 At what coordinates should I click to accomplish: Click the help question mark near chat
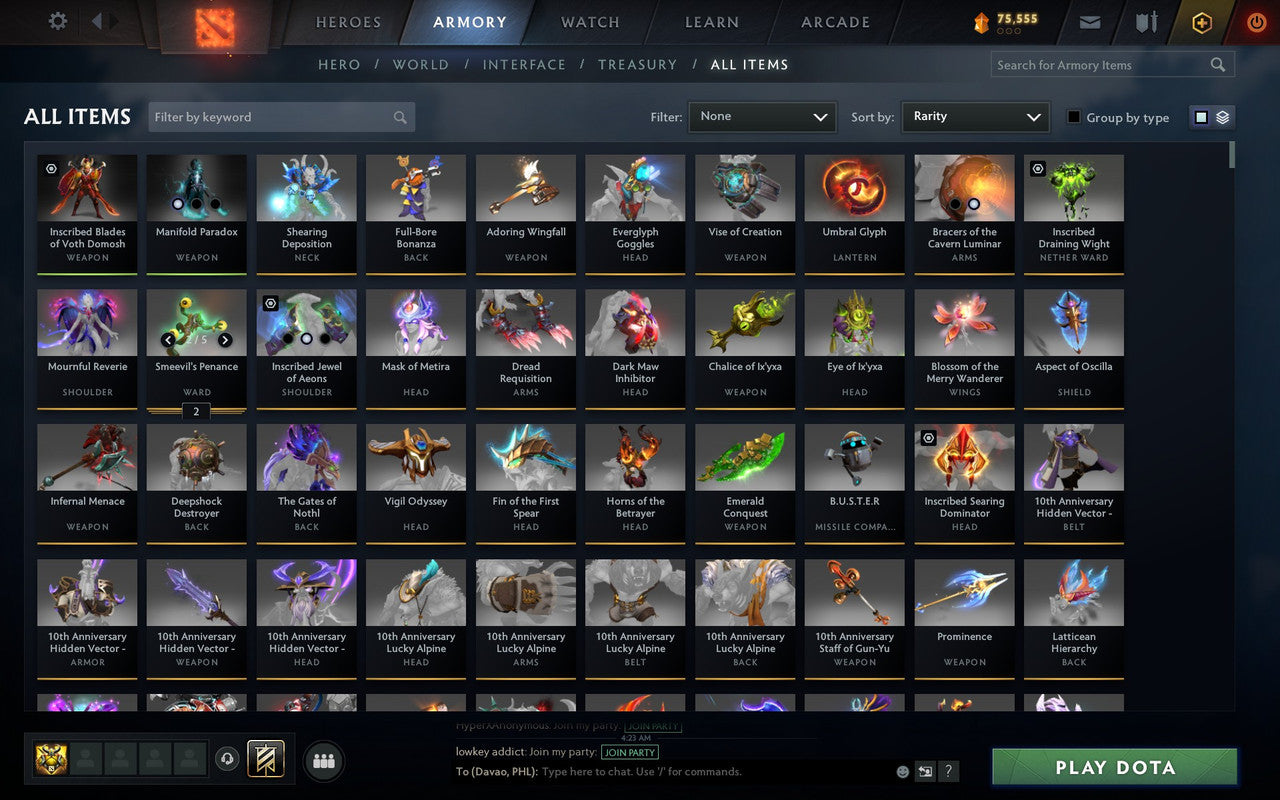coord(948,771)
